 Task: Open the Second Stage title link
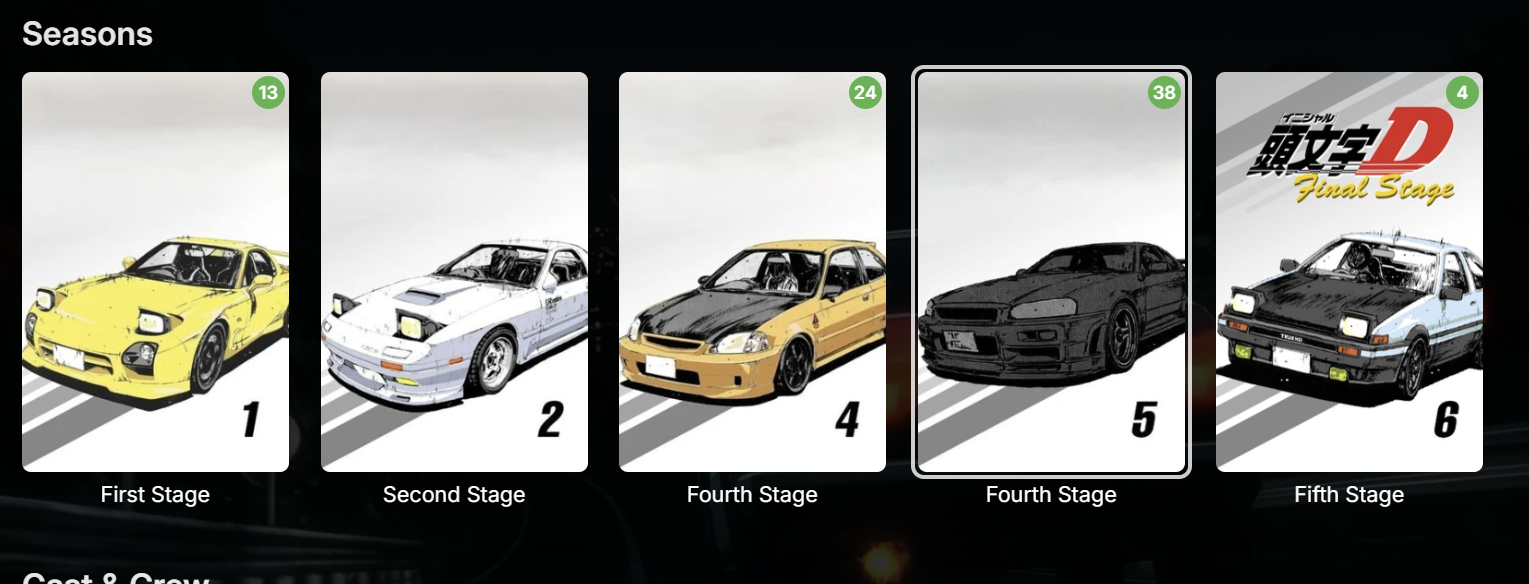tap(454, 495)
